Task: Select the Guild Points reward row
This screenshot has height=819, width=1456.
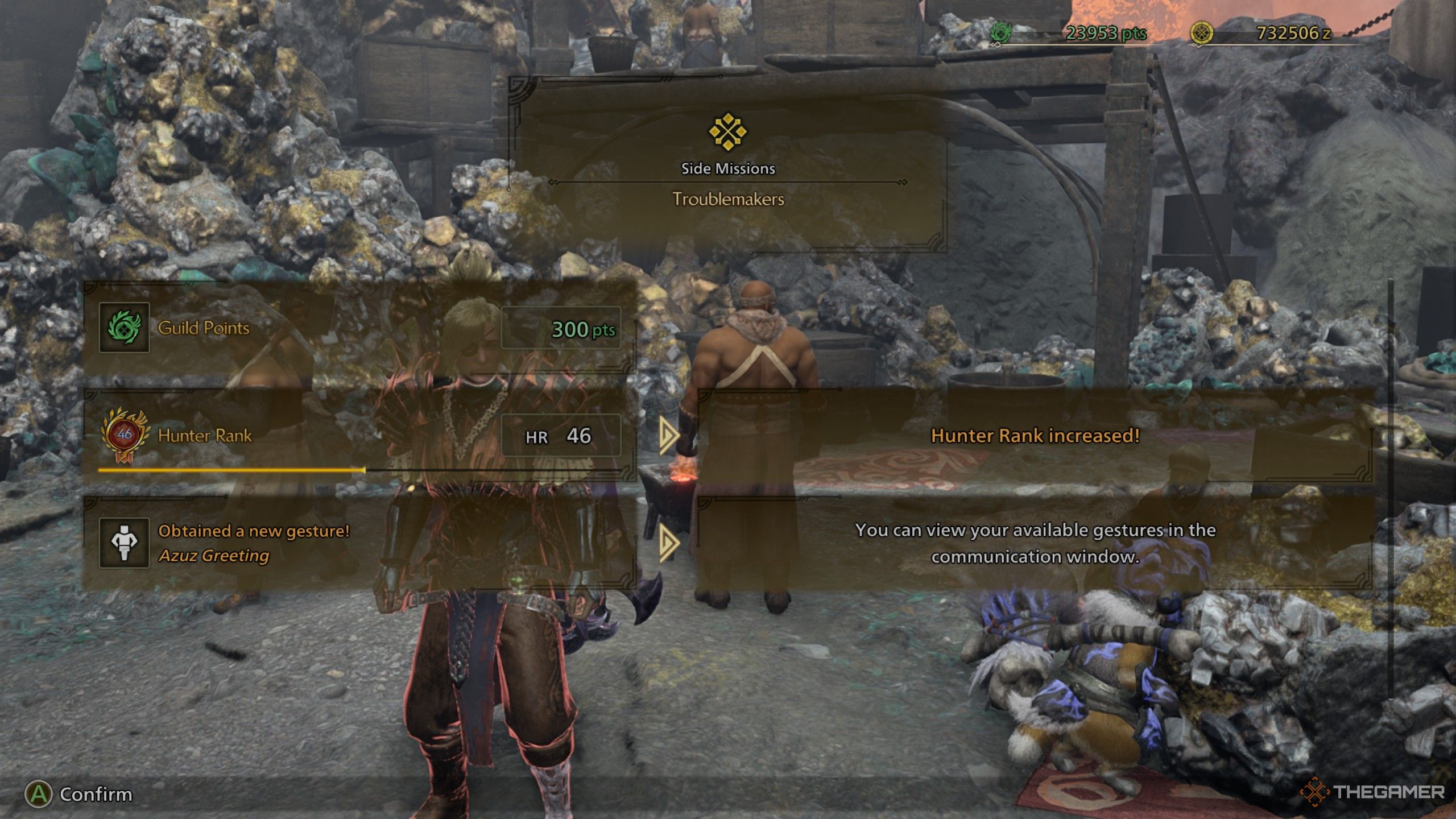Action: [359, 328]
